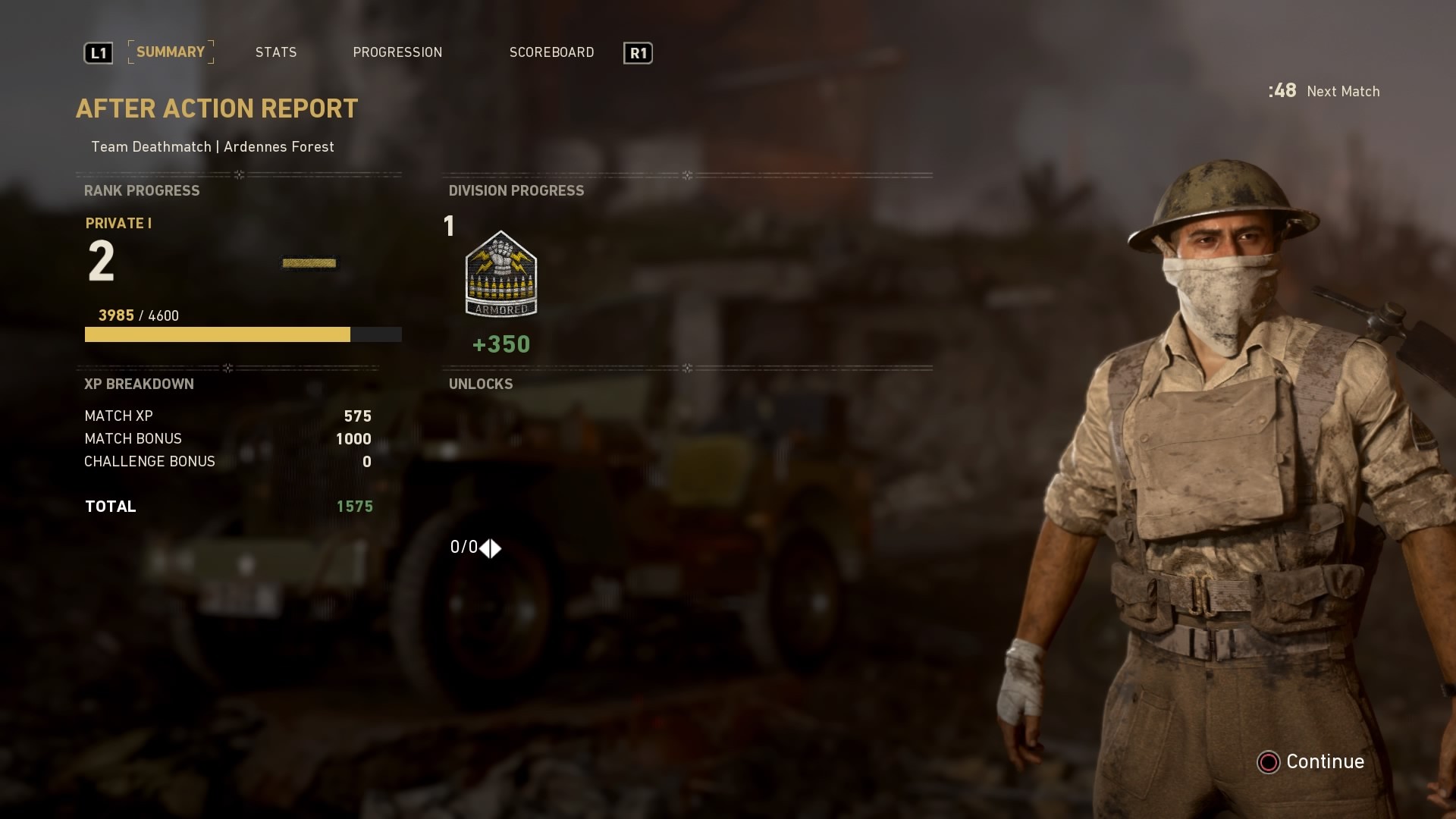The height and width of the screenshot is (819, 1456).
Task: Click the right unlocks arrow
Action: click(497, 548)
